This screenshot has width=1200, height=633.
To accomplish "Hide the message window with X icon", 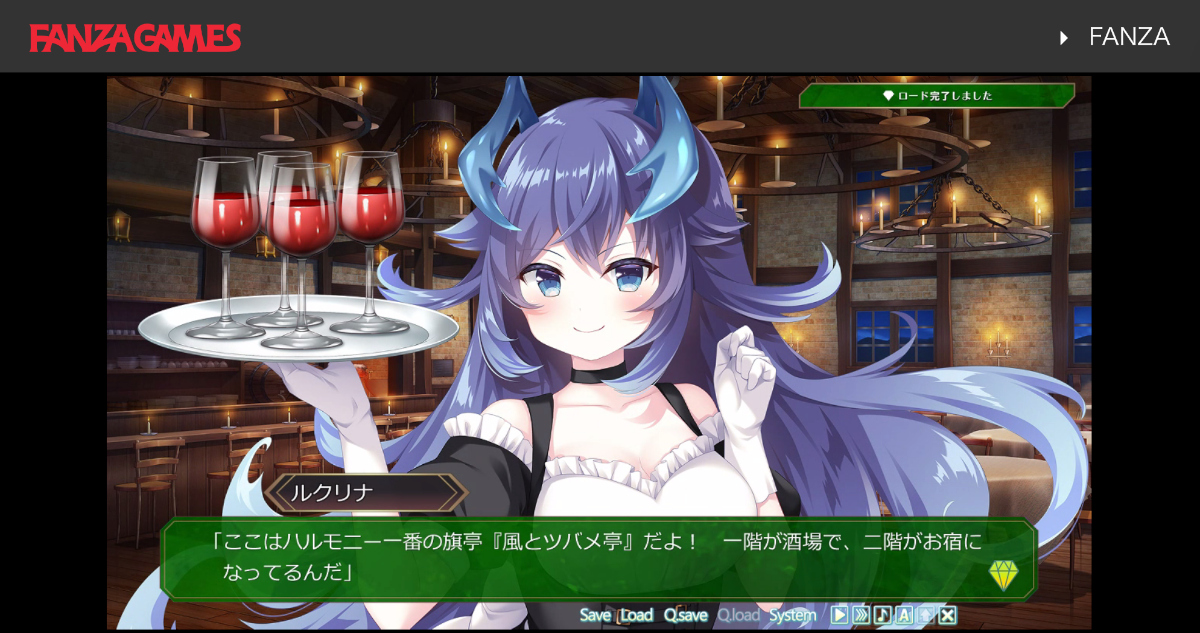I will point(948,615).
